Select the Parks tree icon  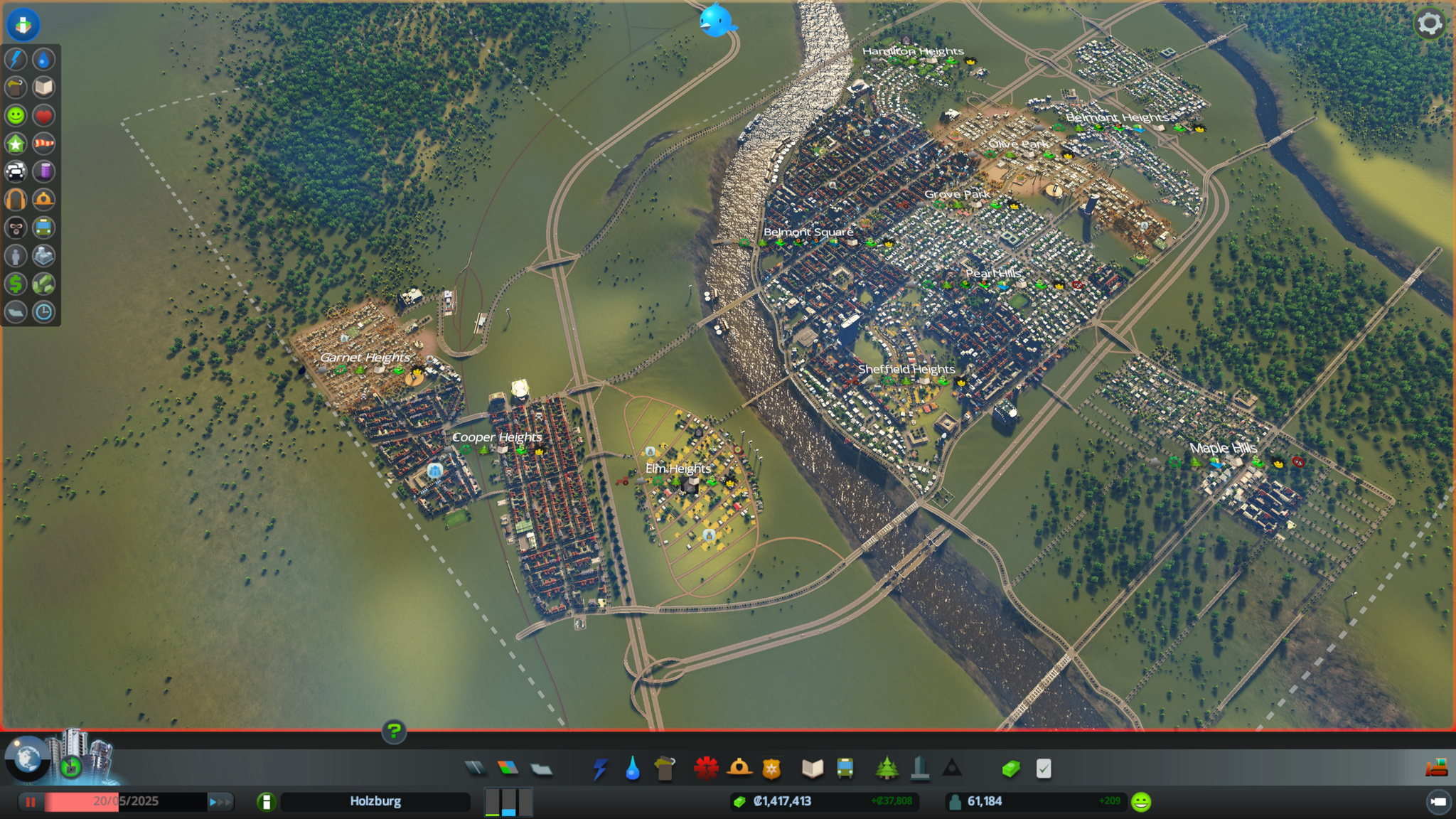click(887, 769)
